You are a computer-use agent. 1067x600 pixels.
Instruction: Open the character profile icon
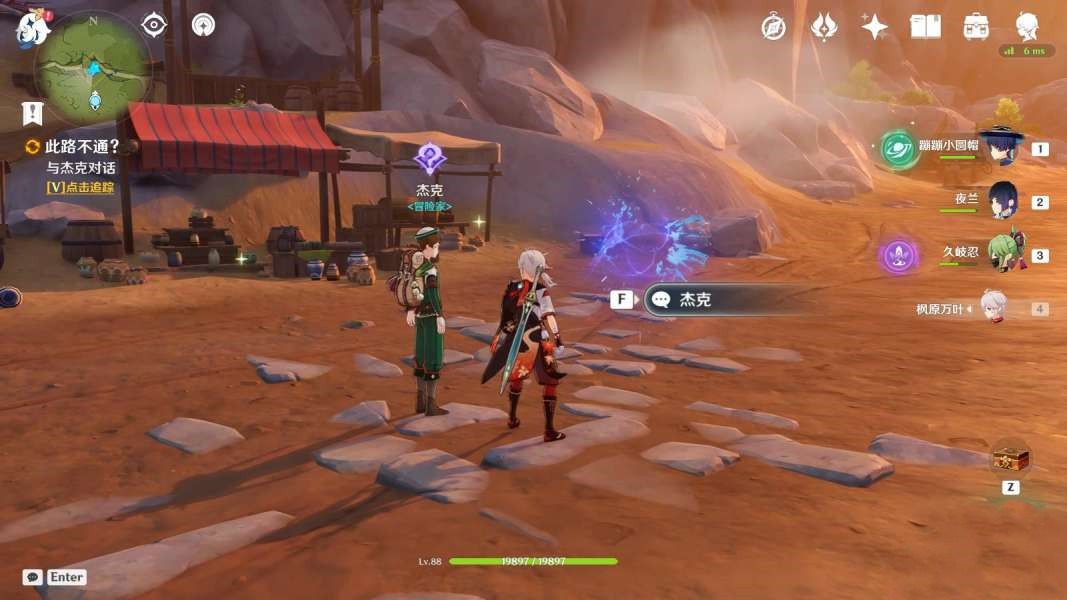coord(1027,27)
